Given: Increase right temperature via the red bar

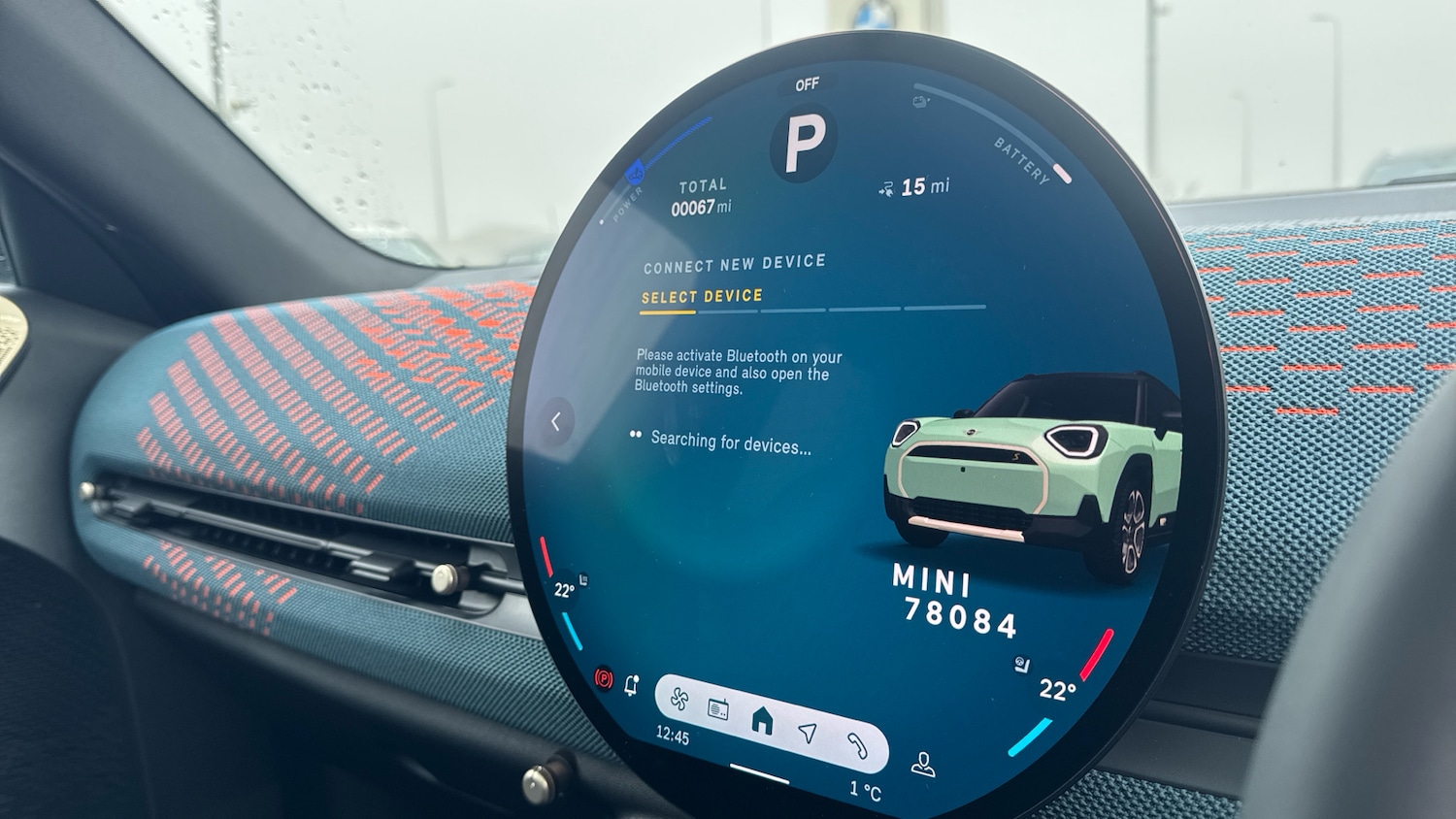Looking at the screenshot, I should pyautogui.click(x=1097, y=654).
